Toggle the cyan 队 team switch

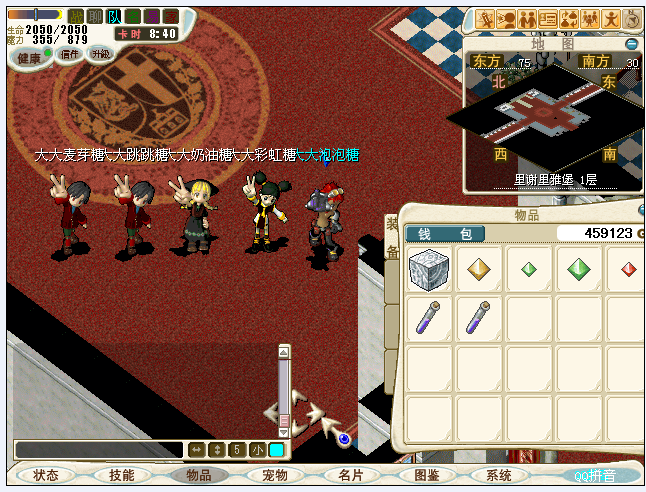[x=114, y=16]
